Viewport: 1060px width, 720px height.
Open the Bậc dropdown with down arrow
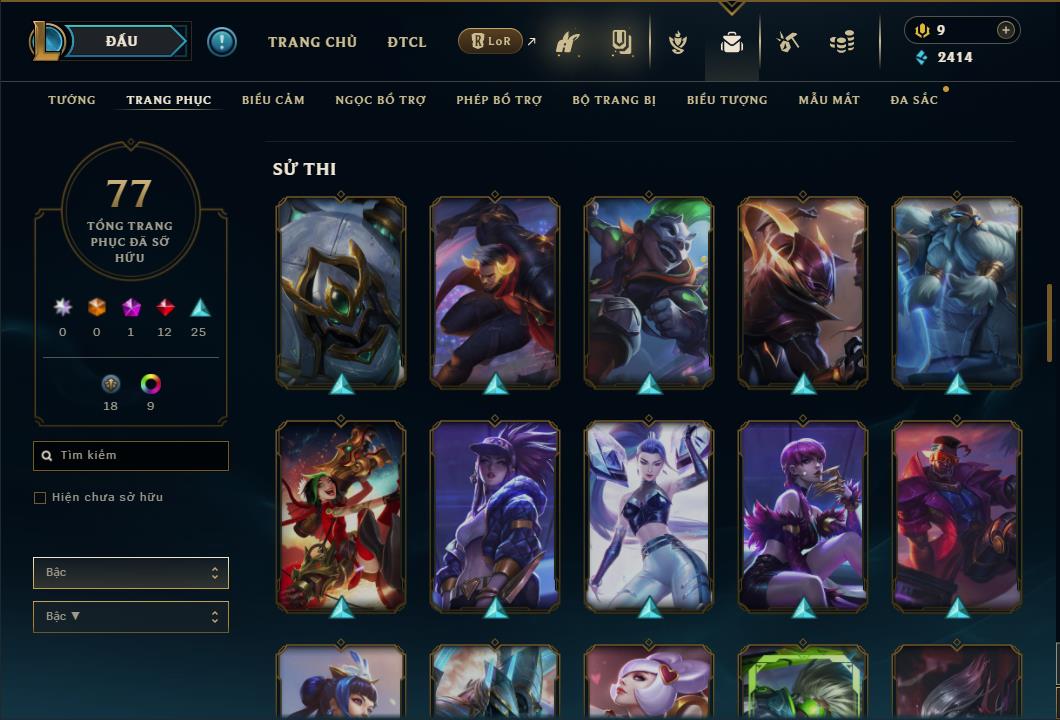click(x=131, y=617)
